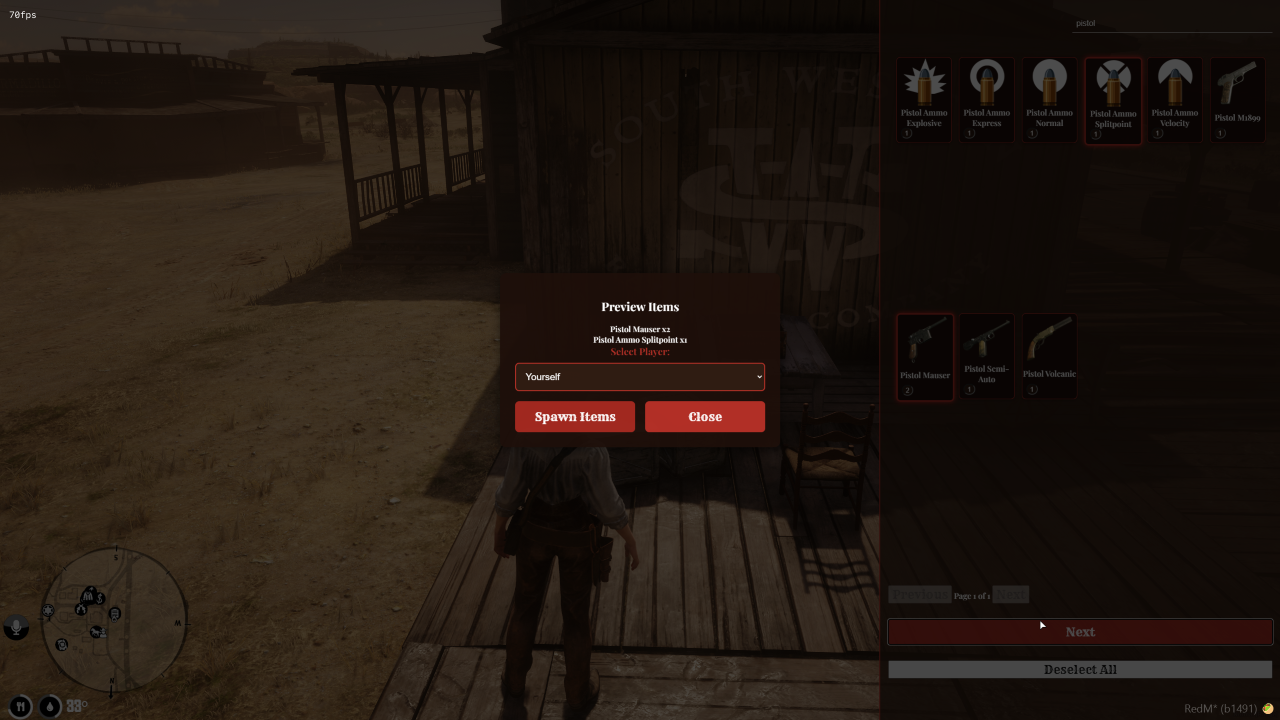1280x720 pixels.
Task: Select the Pistol Ammo Velocity item
Action: (x=1175, y=100)
